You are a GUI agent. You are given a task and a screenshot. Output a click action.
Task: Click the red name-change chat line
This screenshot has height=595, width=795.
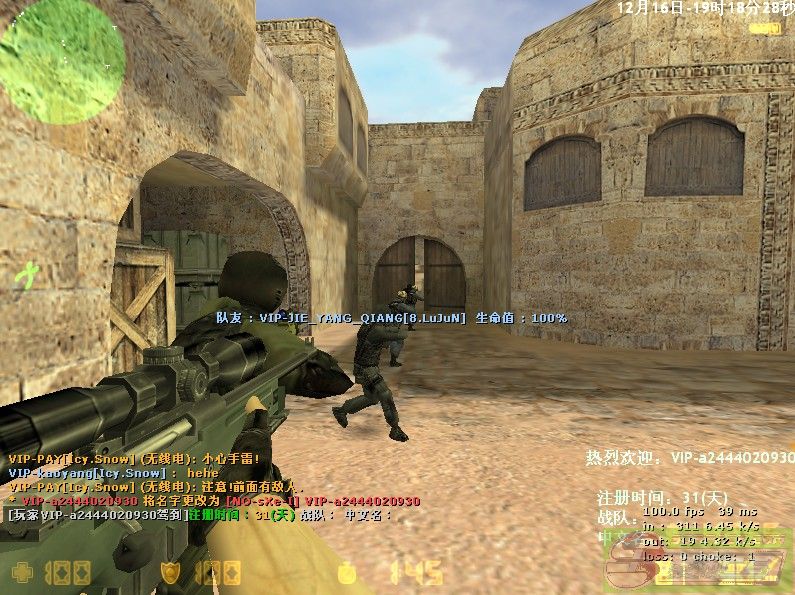[x=214, y=501]
